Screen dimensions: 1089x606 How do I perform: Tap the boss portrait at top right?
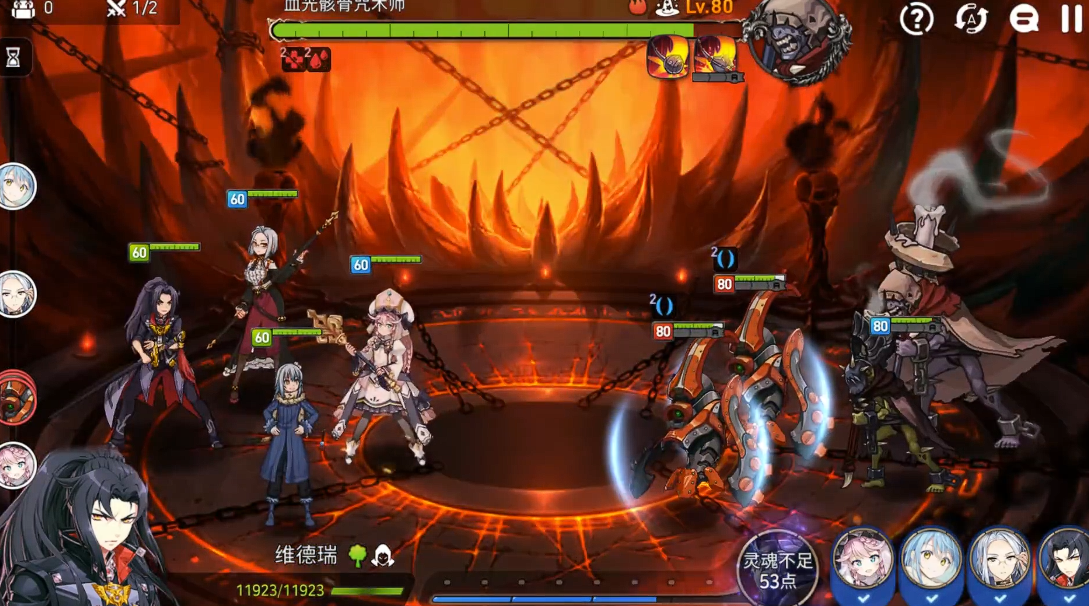coord(798,40)
